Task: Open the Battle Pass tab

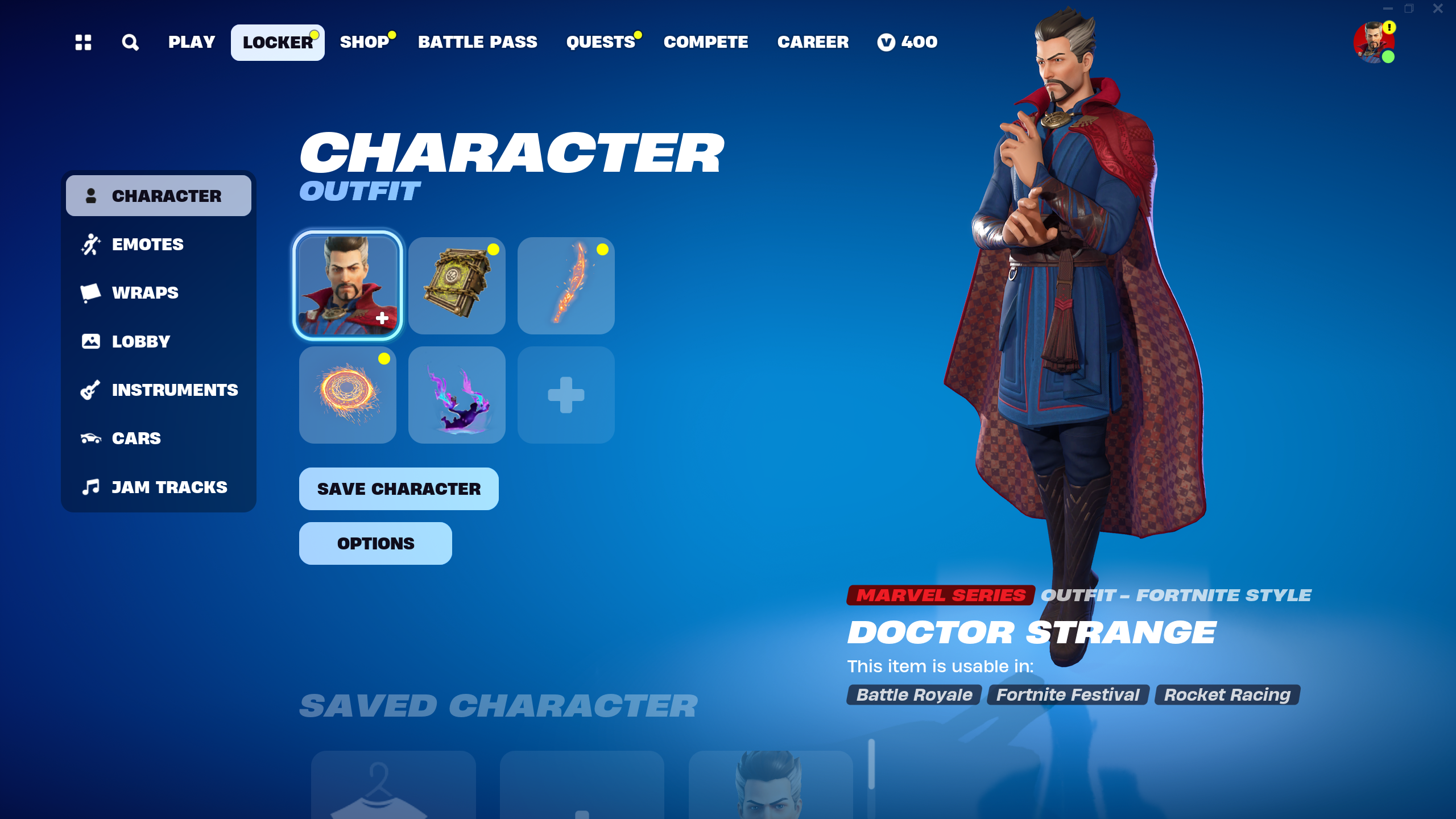Action: pos(478,42)
